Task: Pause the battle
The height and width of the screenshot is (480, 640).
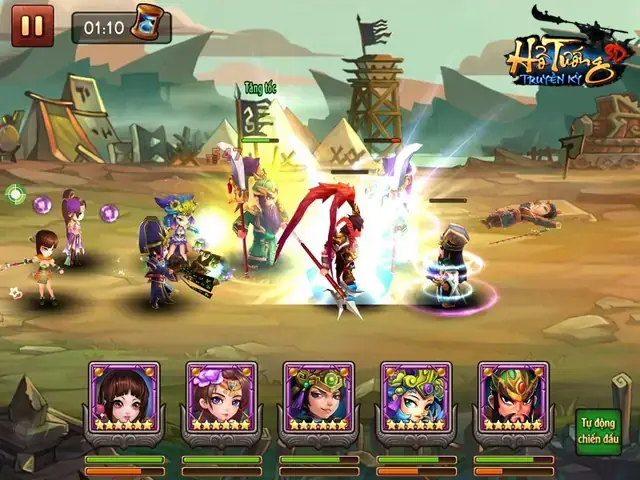Action: pyautogui.click(x=32, y=25)
